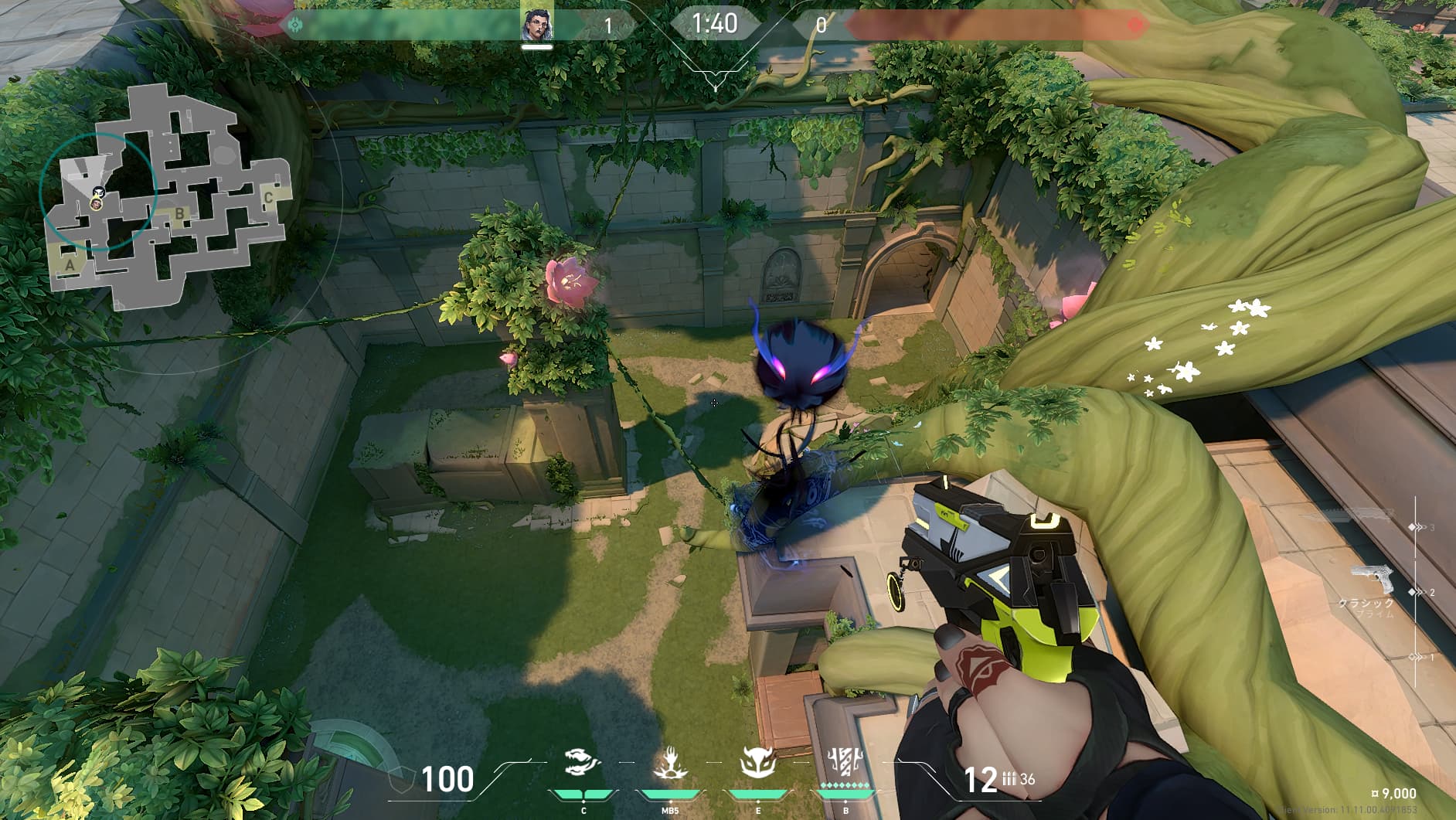Trigger the Haunt horned-mask ability

coord(757,764)
